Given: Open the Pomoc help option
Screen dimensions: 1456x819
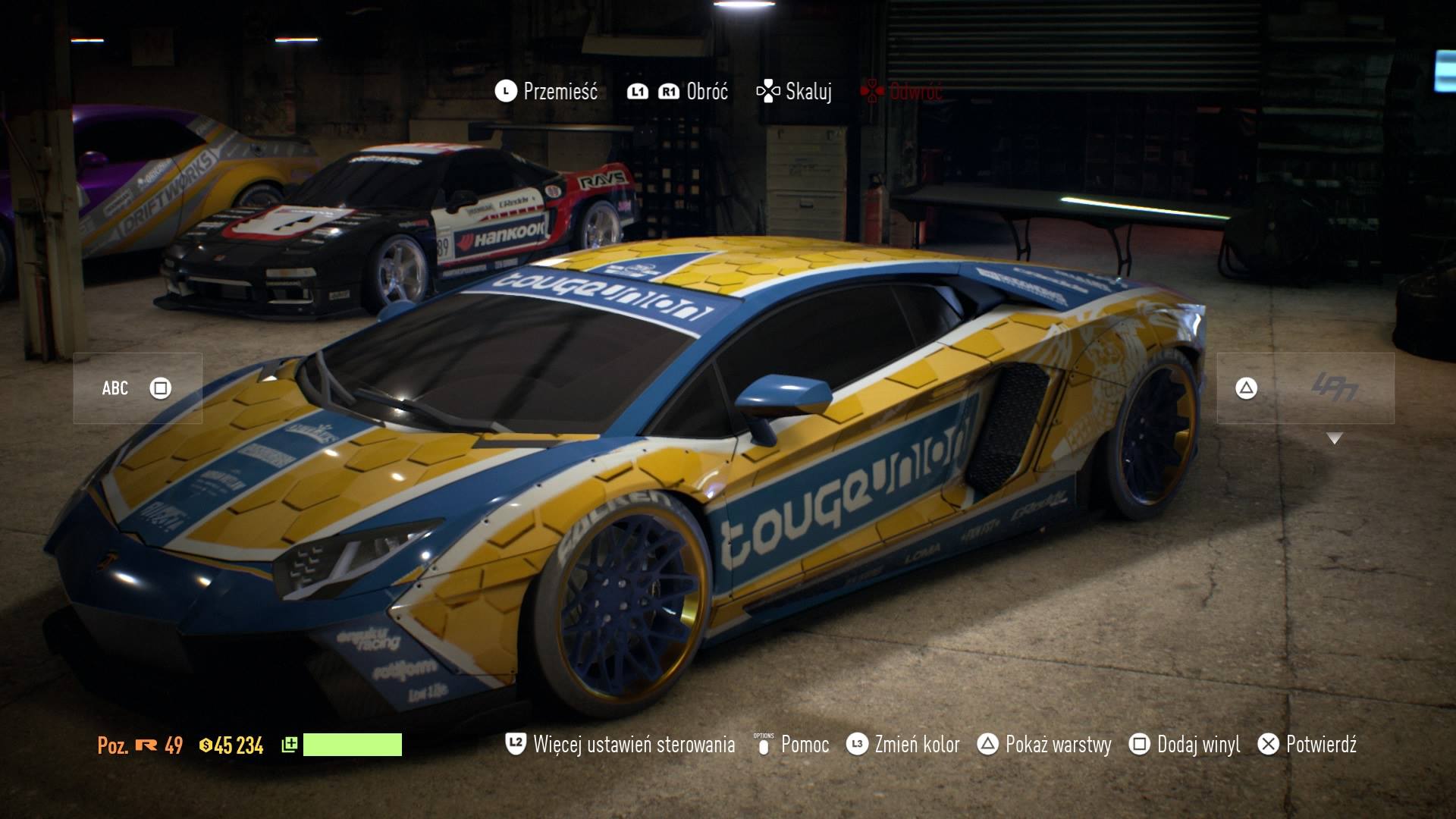Looking at the screenshot, I should pos(792,745).
